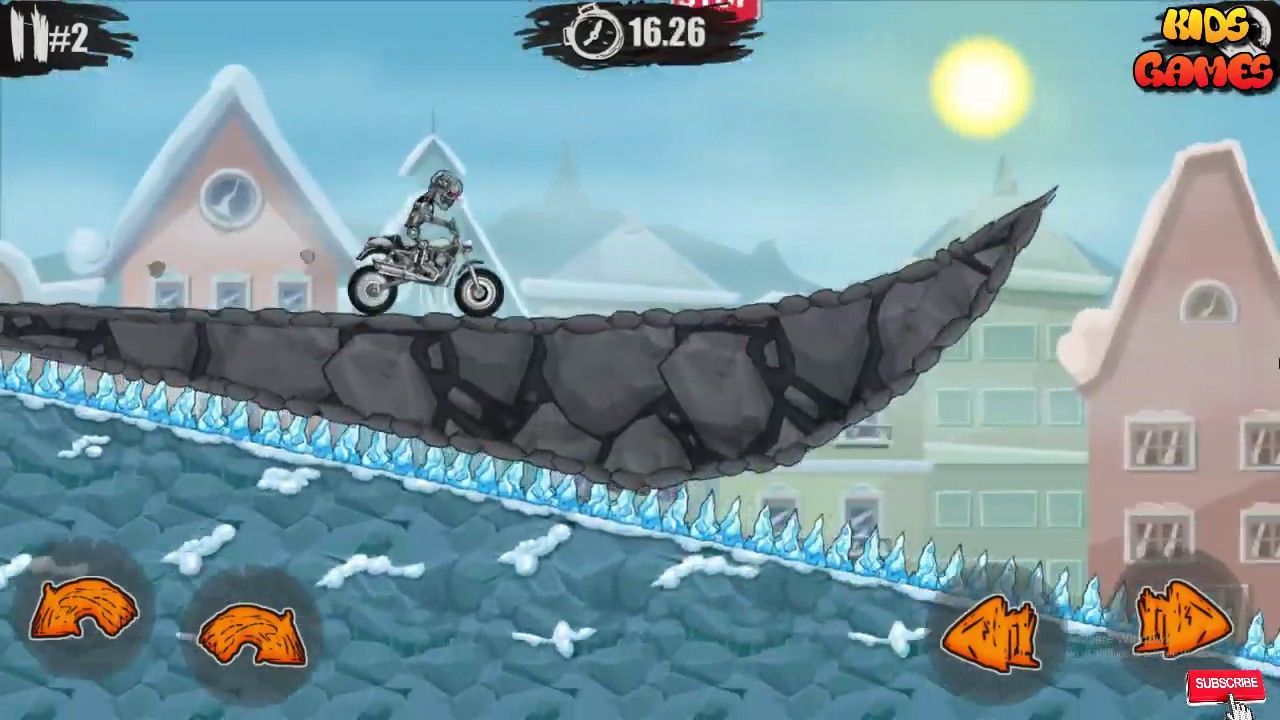Tap the curved orange lean-back arrow control
The image size is (1280, 720).
point(85,610)
